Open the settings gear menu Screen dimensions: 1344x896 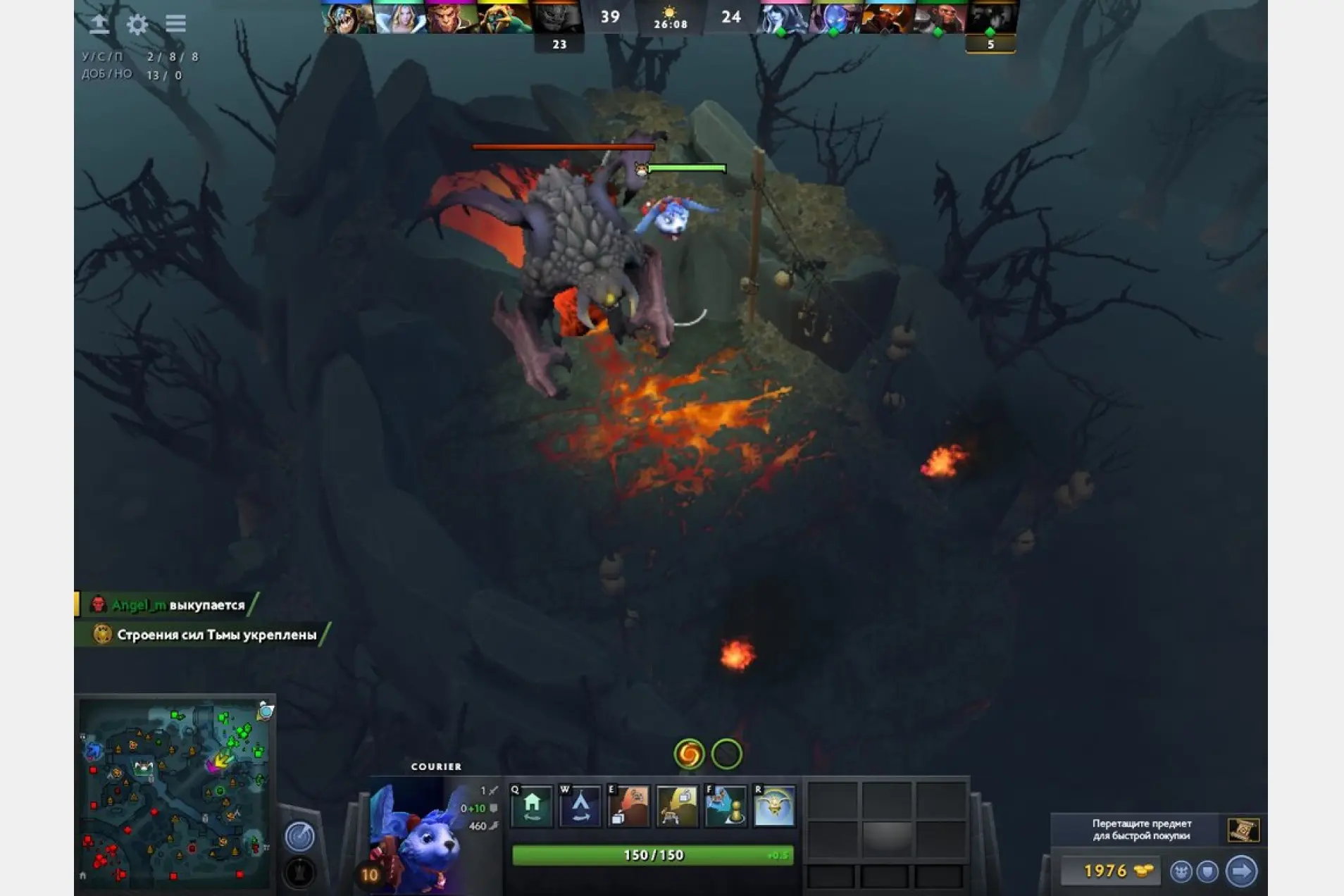(x=137, y=25)
